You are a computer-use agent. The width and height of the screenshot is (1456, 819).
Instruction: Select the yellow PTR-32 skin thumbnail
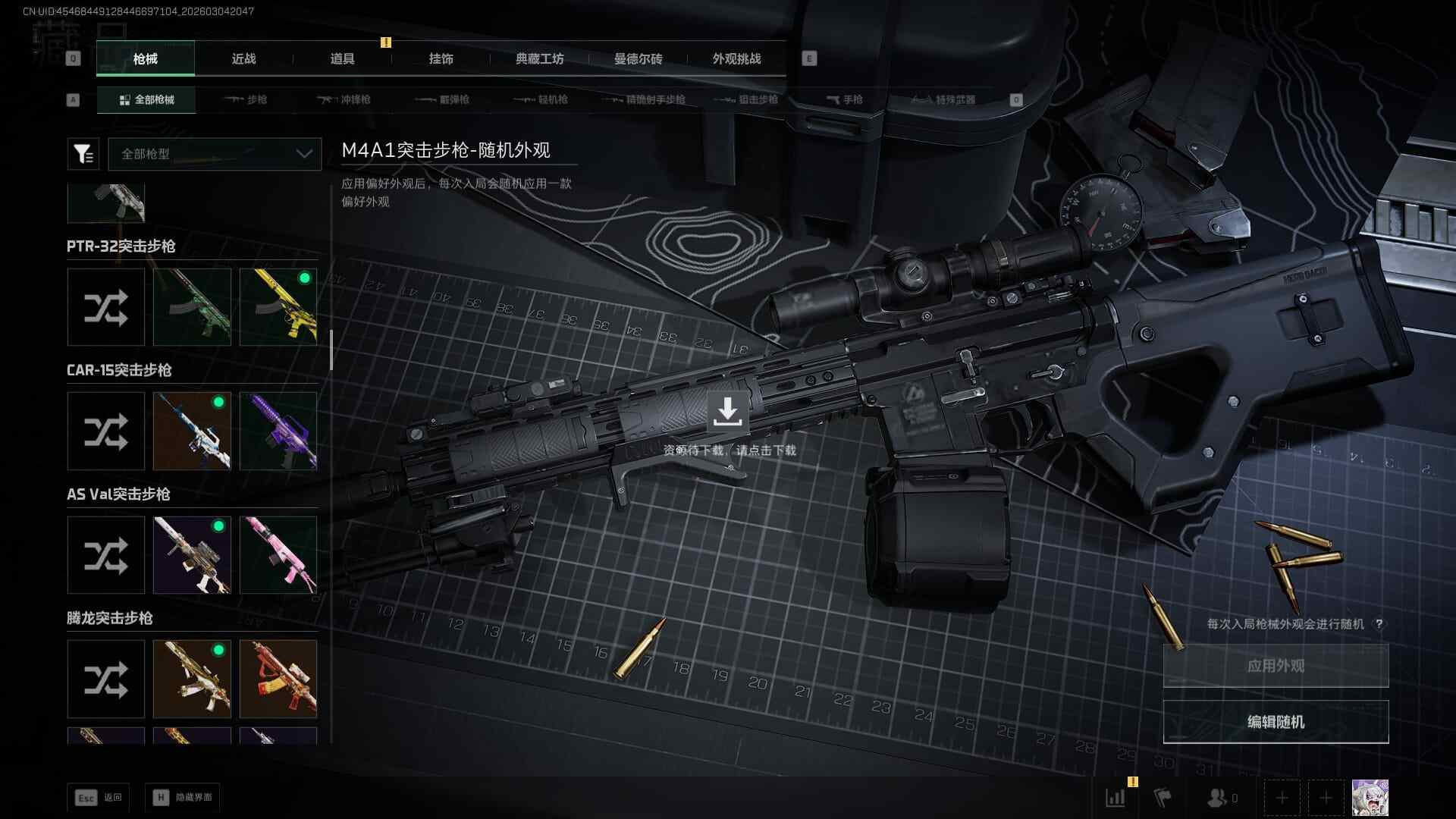(x=278, y=307)
